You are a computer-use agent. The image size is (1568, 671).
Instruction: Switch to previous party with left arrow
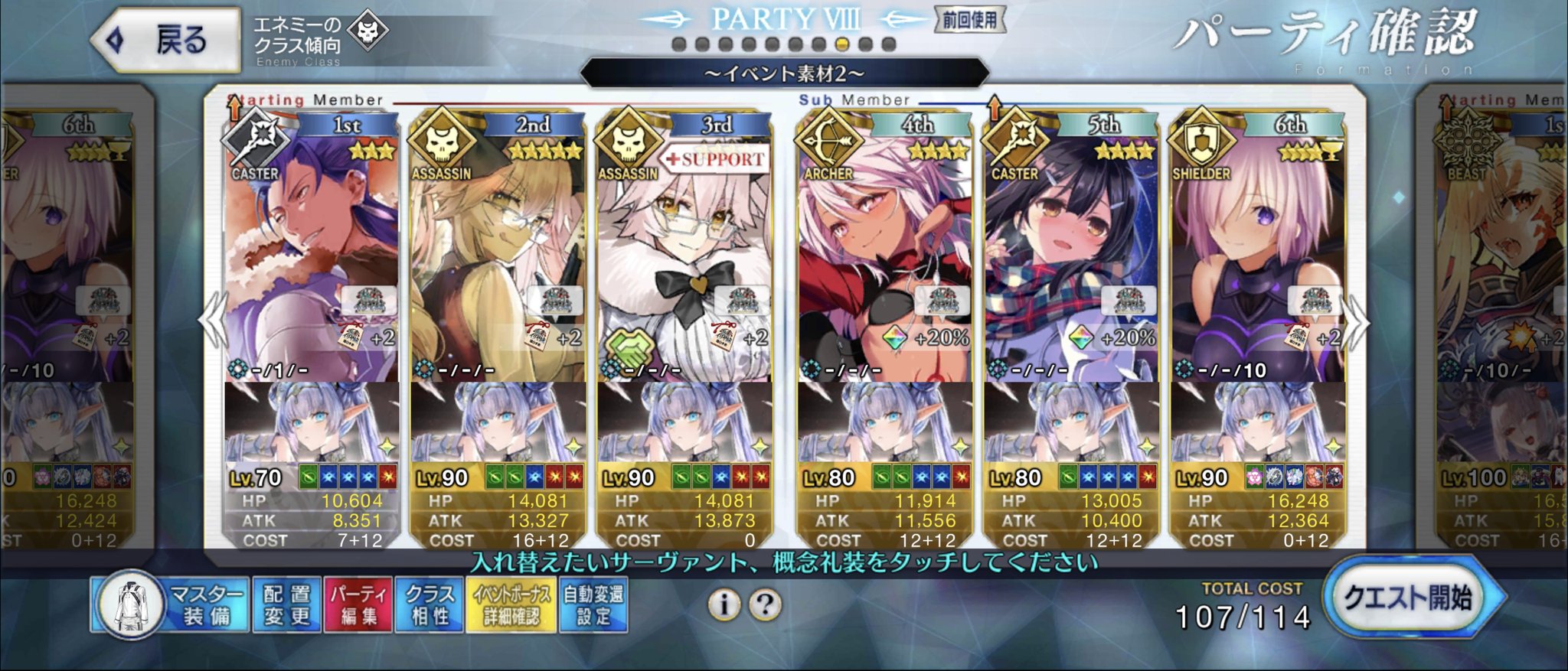point(214,321)
